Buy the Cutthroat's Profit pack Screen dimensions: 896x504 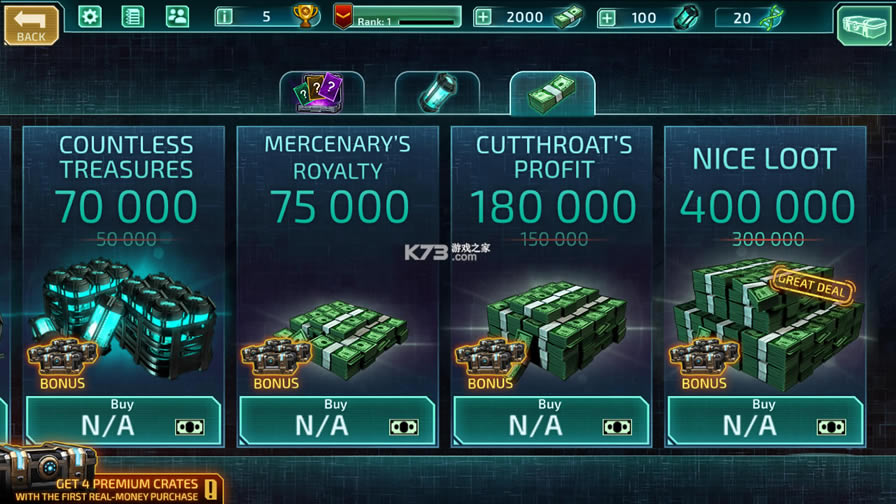(552, 420)
